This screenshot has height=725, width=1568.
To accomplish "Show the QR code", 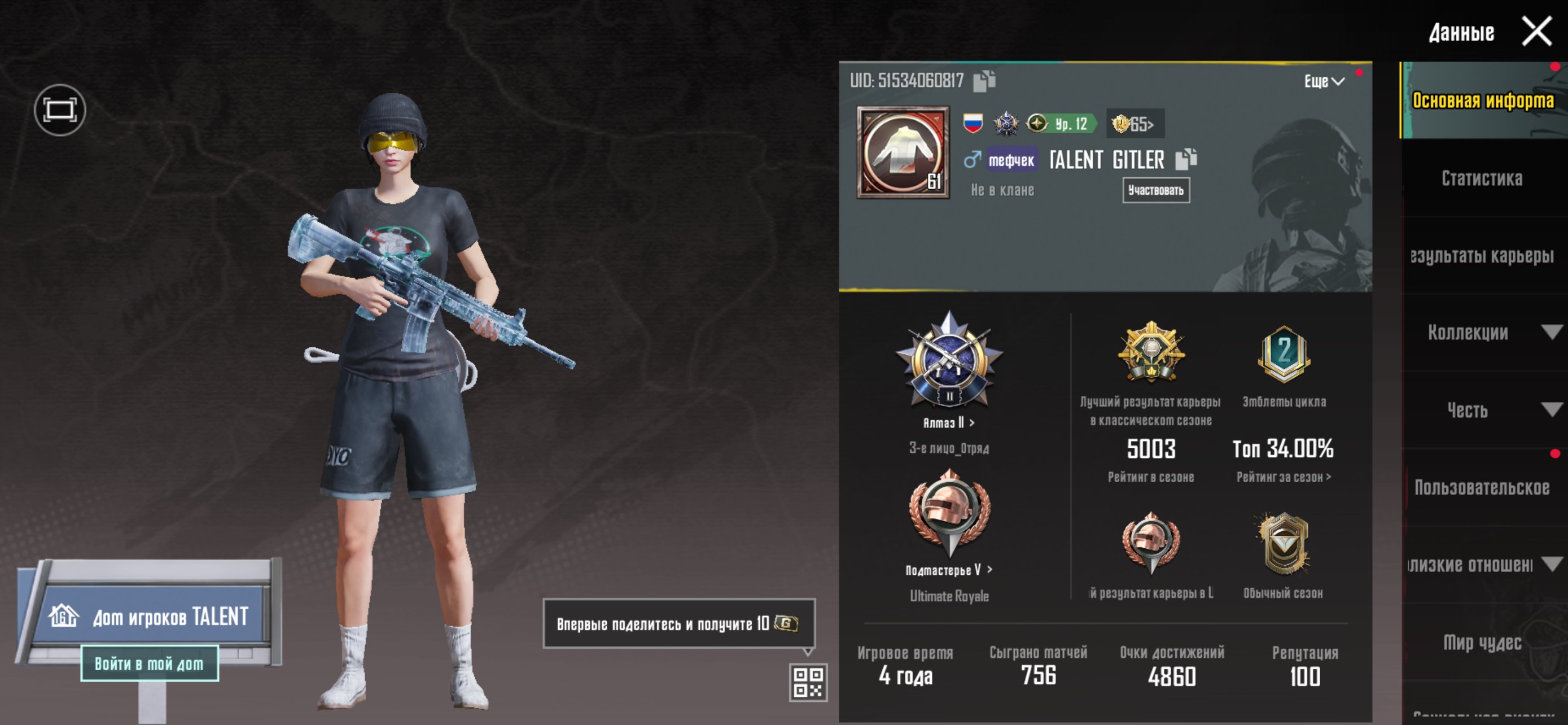I will tap(807, 682).
